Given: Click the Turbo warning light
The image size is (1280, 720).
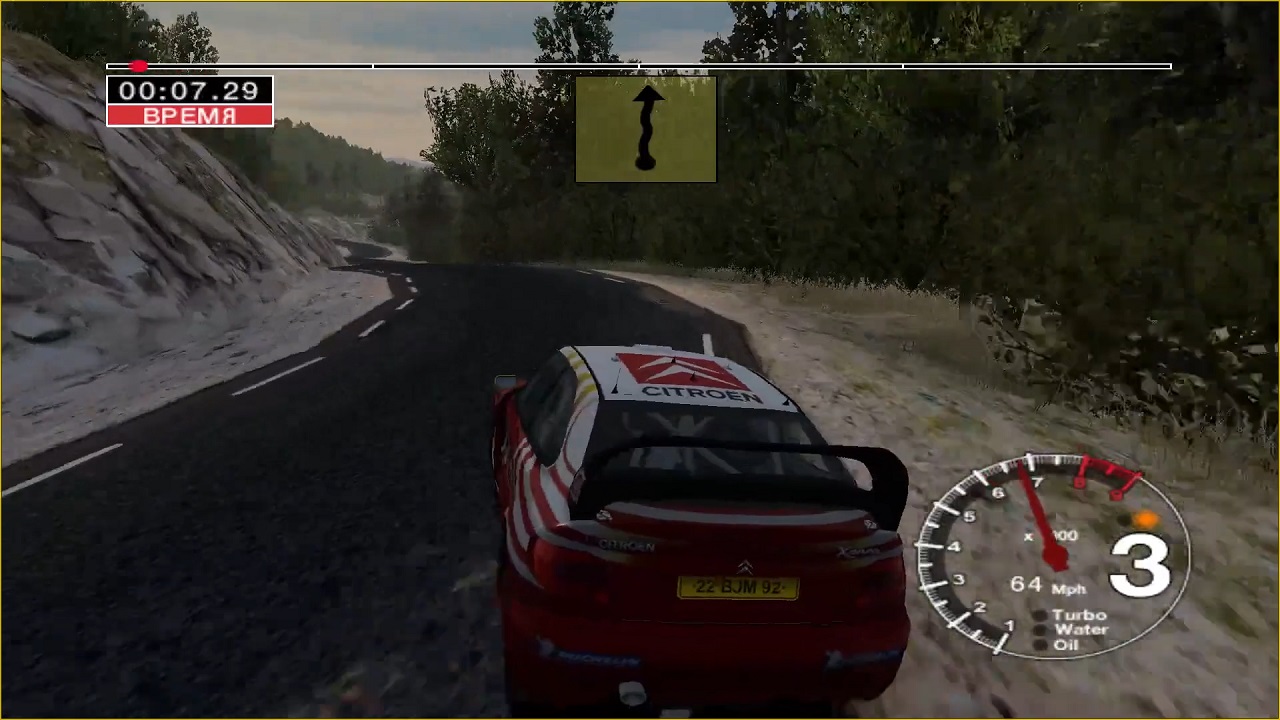Looking at the screenshot, I should [1040, 616].
